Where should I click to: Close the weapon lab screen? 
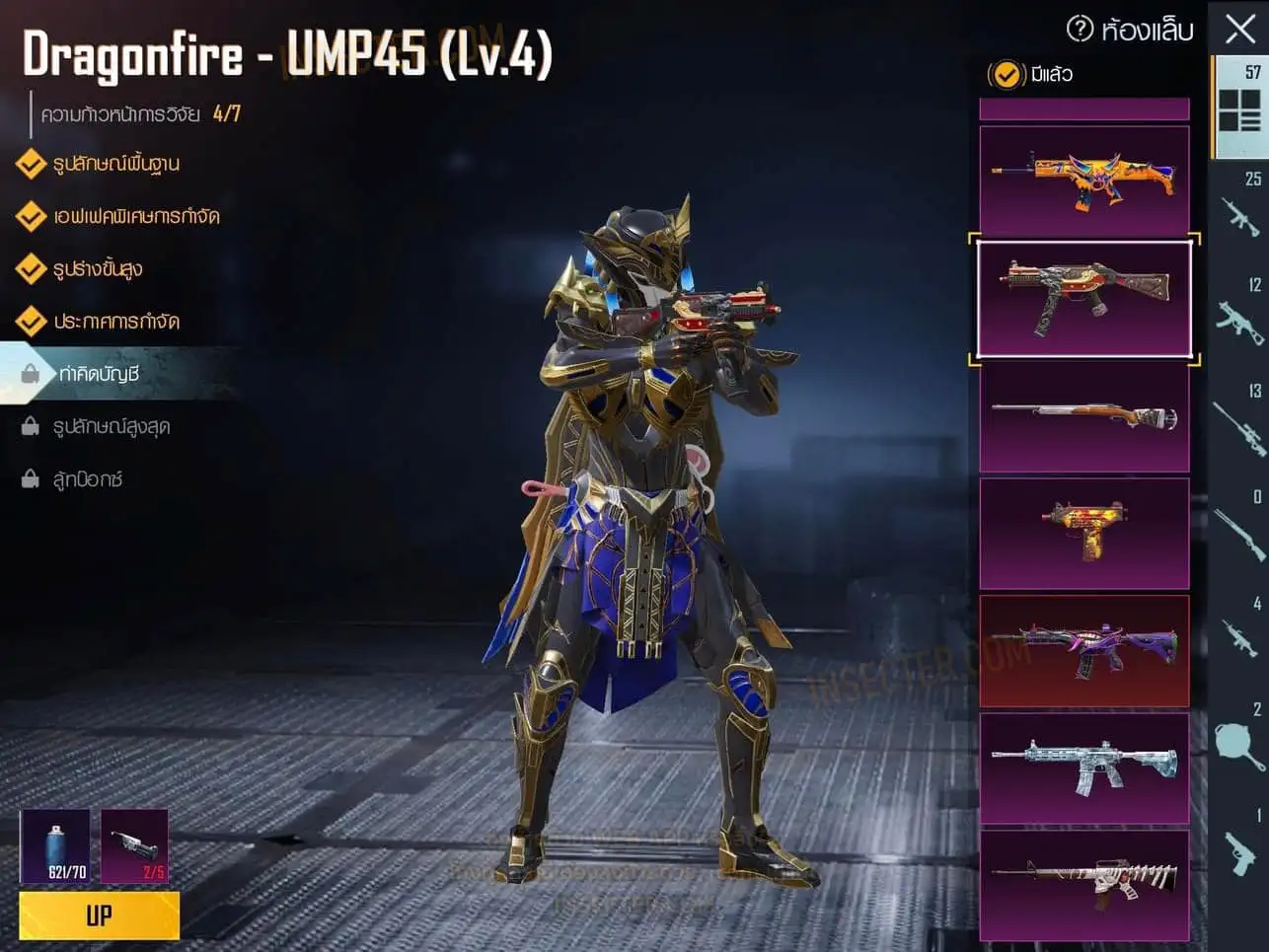[1240, 29]
